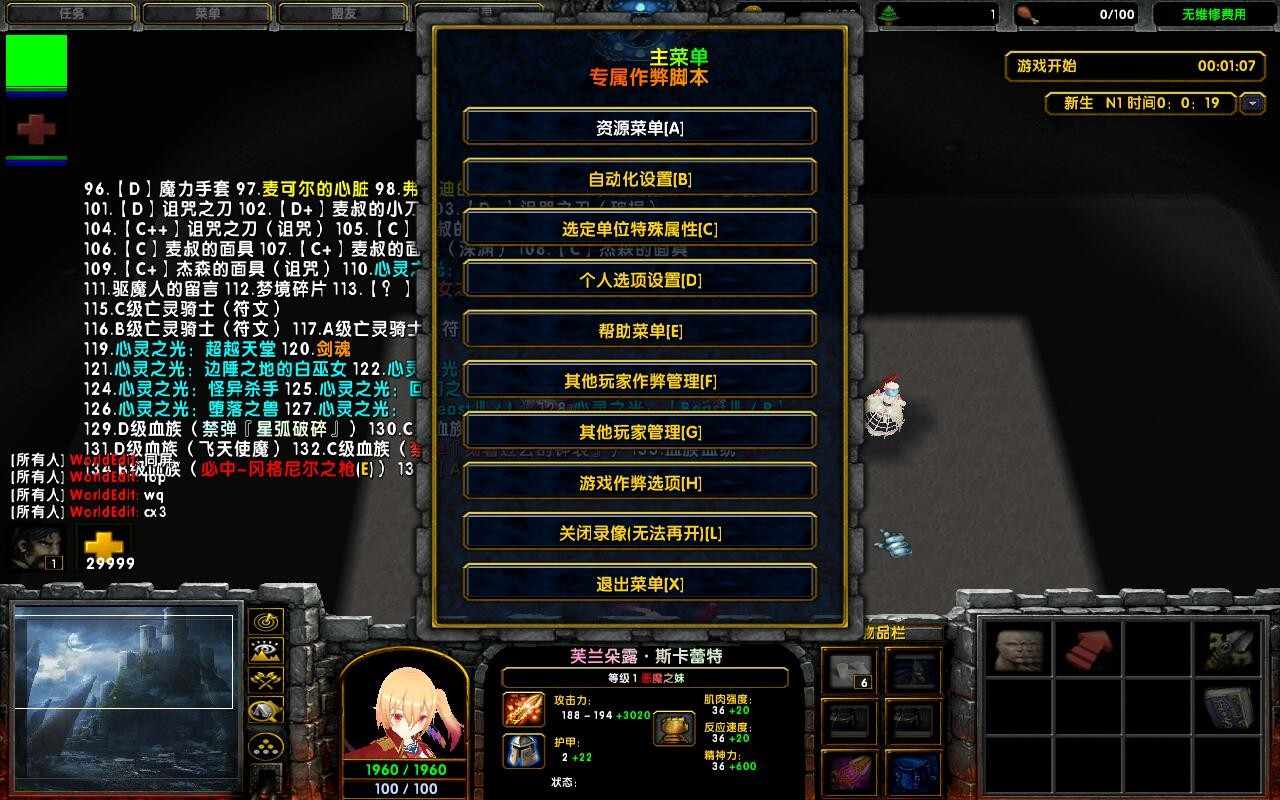Open 帮助菜单[E] help menu

point(639,329)
